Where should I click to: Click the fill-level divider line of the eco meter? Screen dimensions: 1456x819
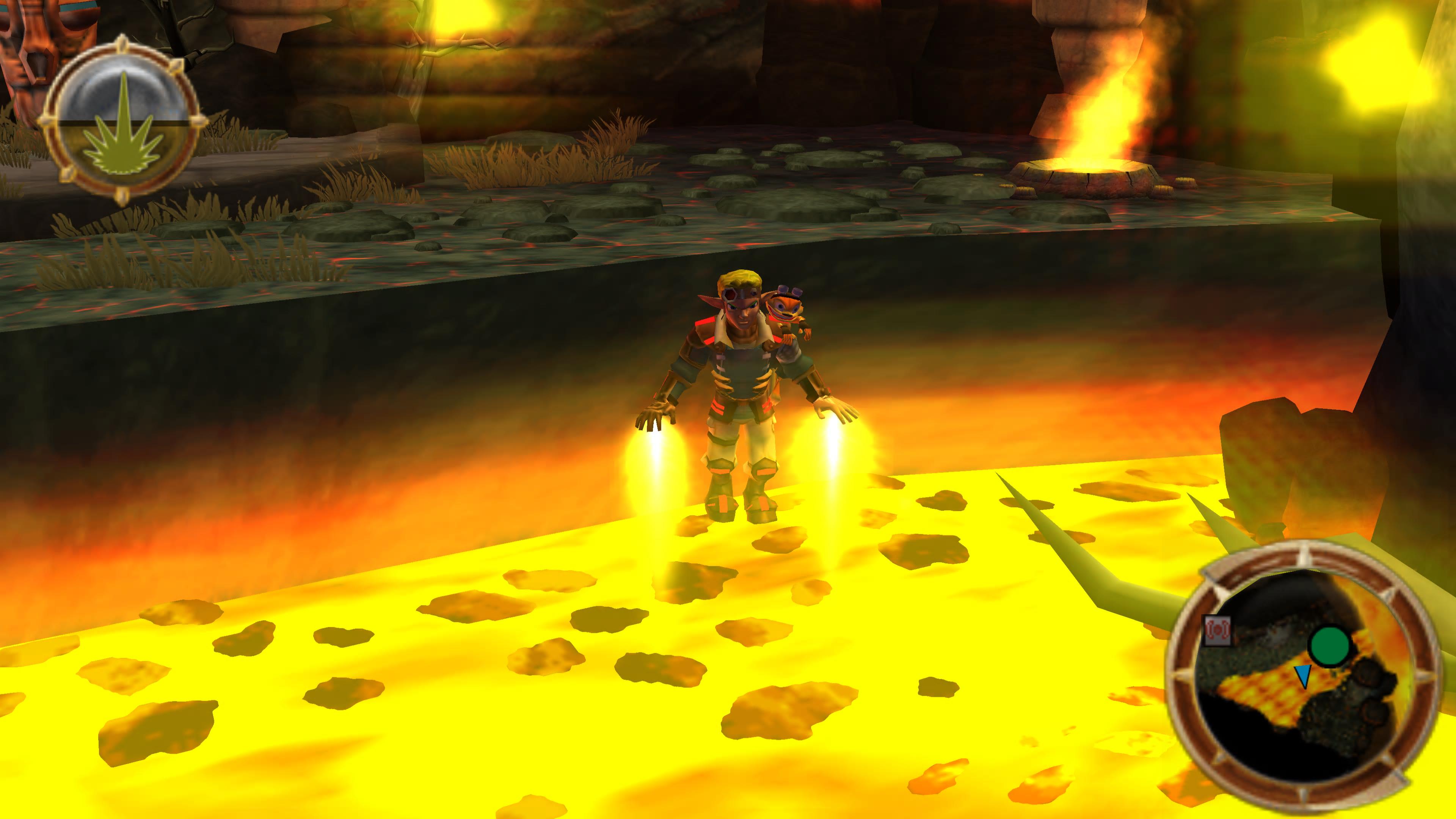click(123, 122)
